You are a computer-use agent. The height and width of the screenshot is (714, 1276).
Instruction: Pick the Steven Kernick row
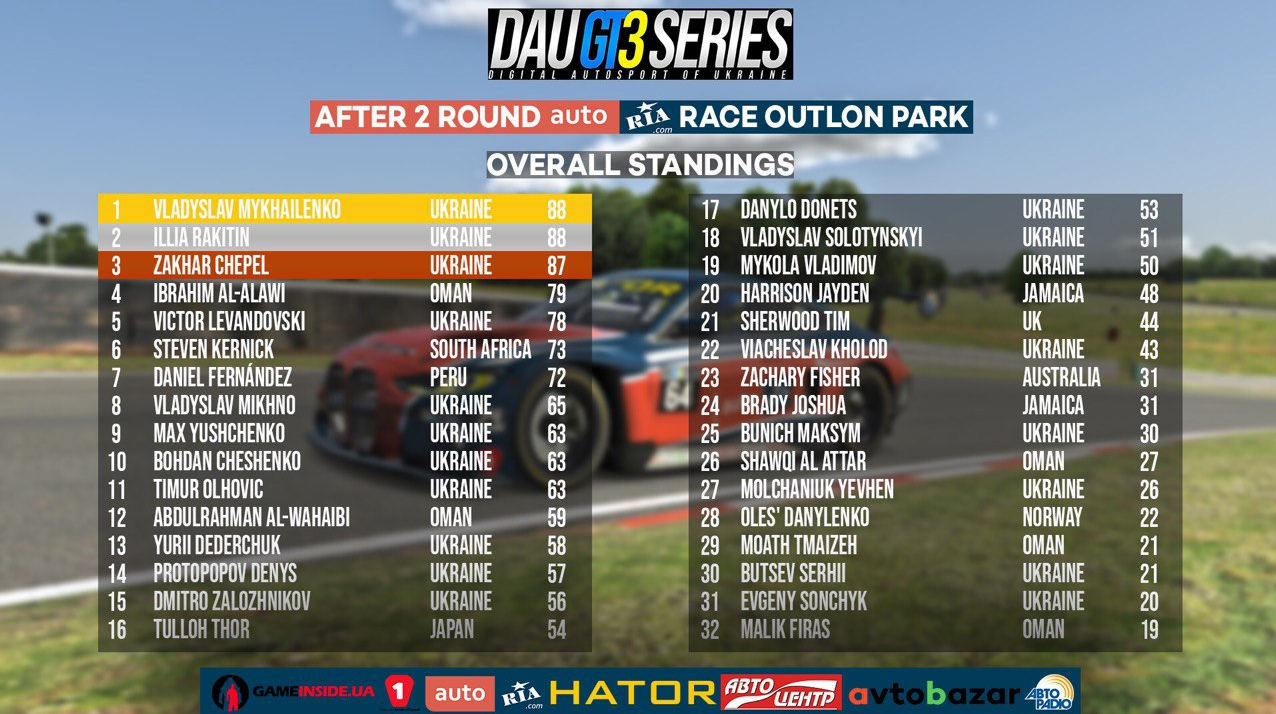pyautogui.click(x=344, y=349)
